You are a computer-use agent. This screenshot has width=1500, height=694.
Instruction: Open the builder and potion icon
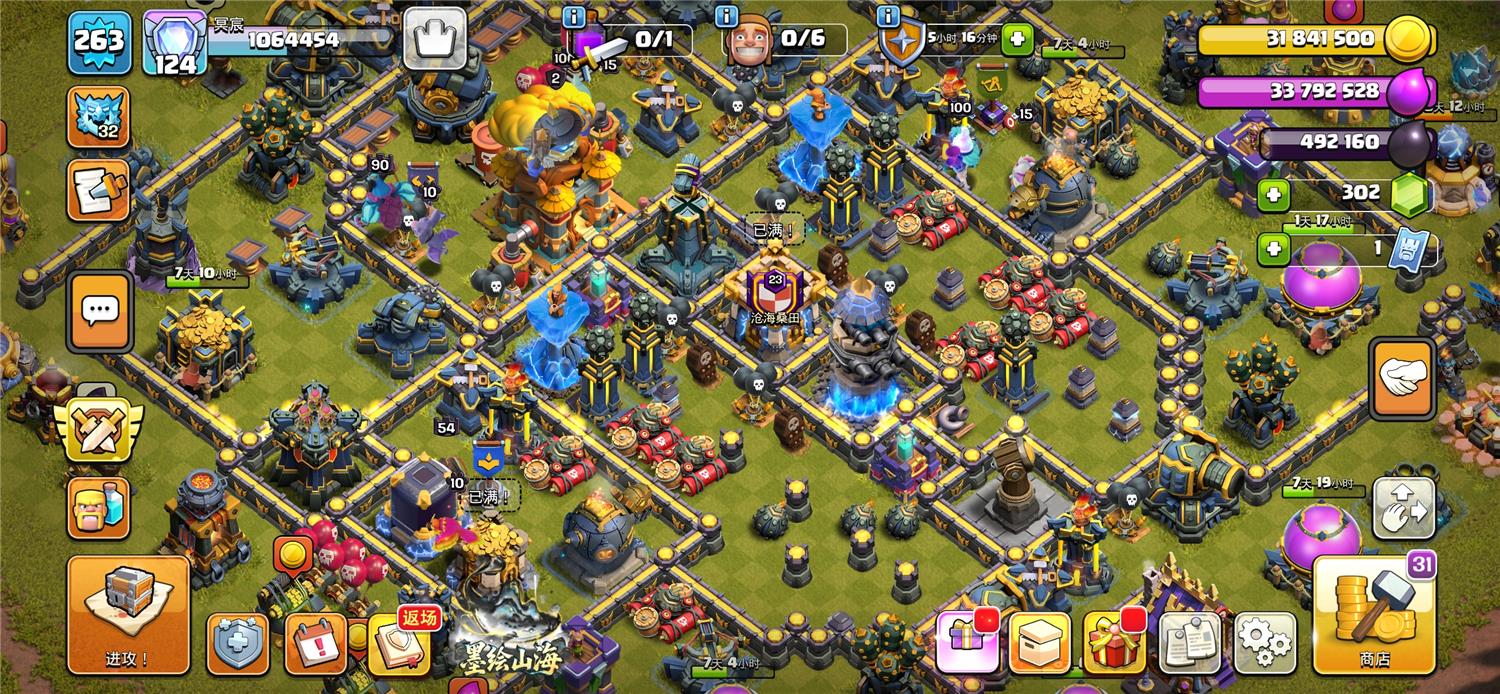coord(99,507)
